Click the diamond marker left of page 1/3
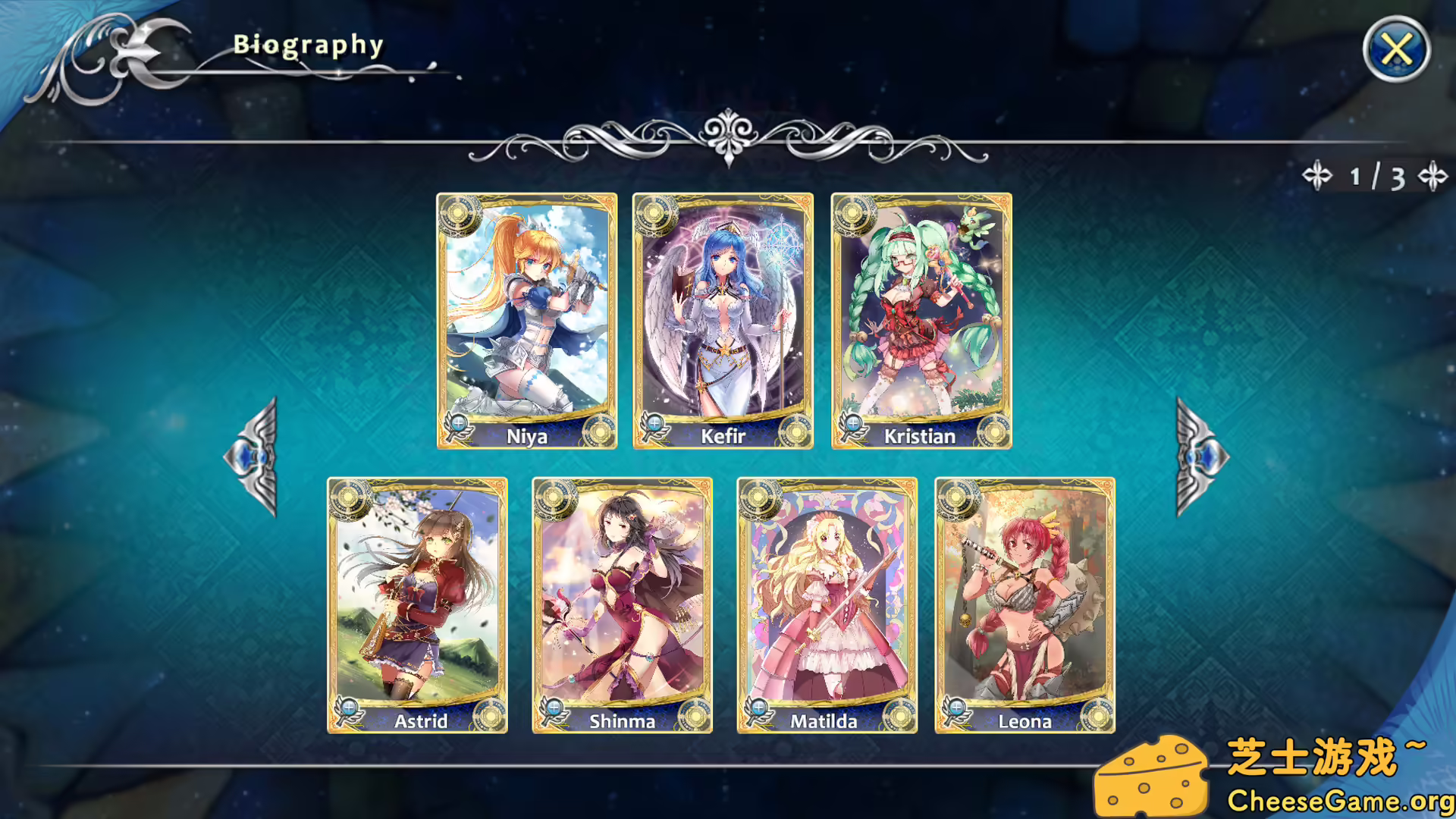Image resolution: width=1456 pixels, height=819 pixels. pos(1317,176)
